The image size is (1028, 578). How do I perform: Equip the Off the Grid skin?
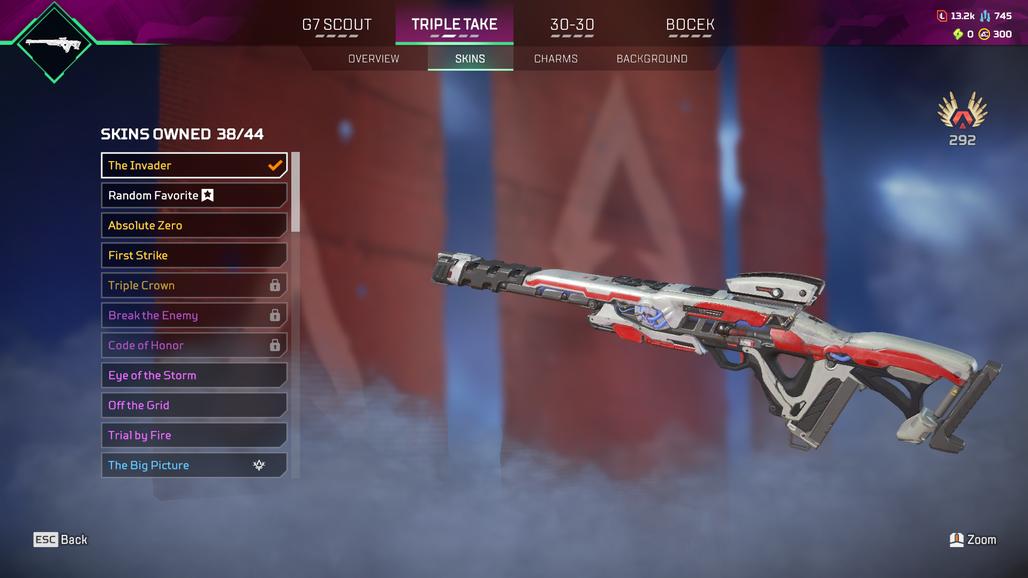pyautogui.click(x=194, y=405)
